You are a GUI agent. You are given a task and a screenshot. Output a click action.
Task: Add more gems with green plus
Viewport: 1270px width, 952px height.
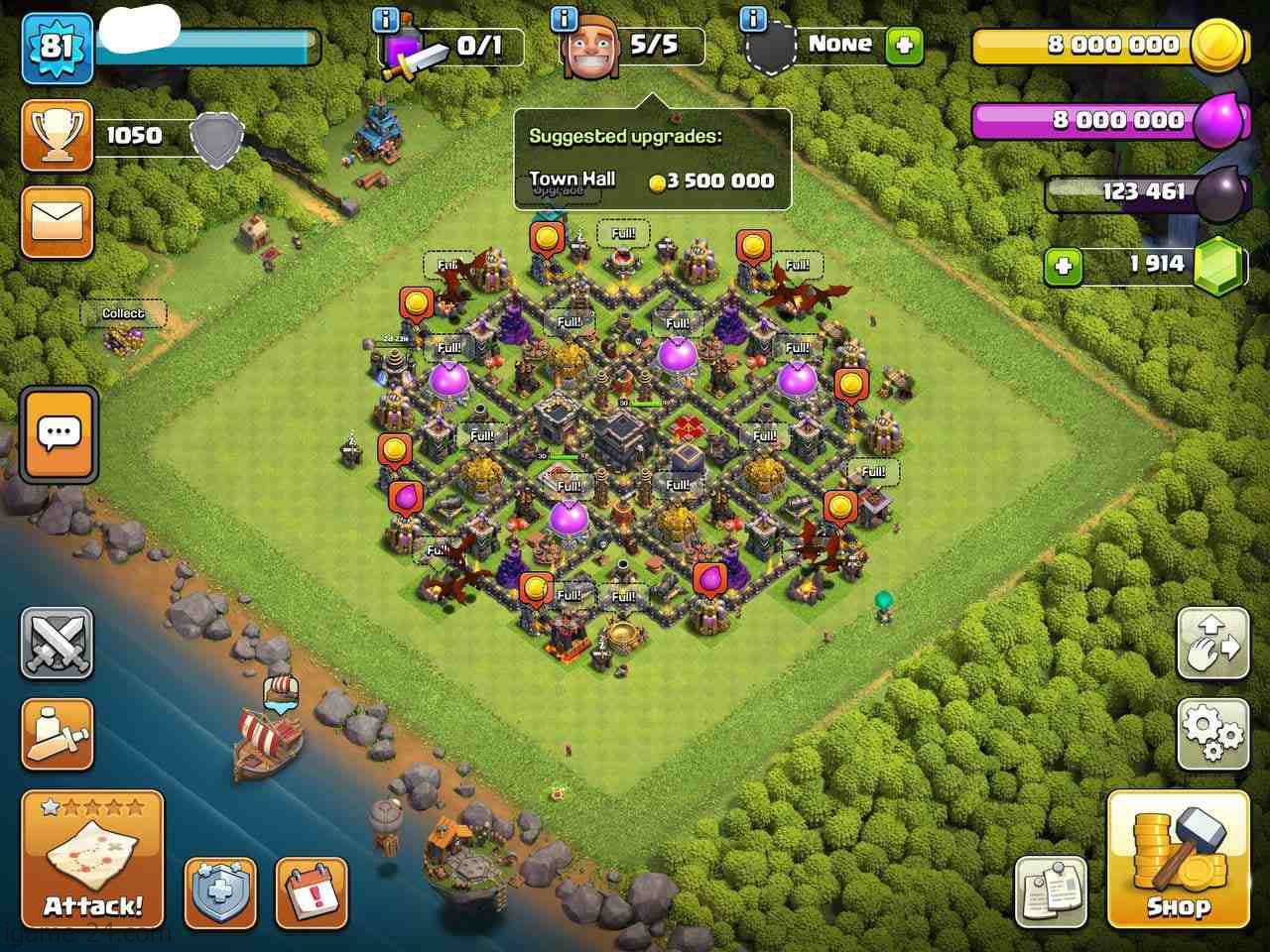tap(1064, 266)
